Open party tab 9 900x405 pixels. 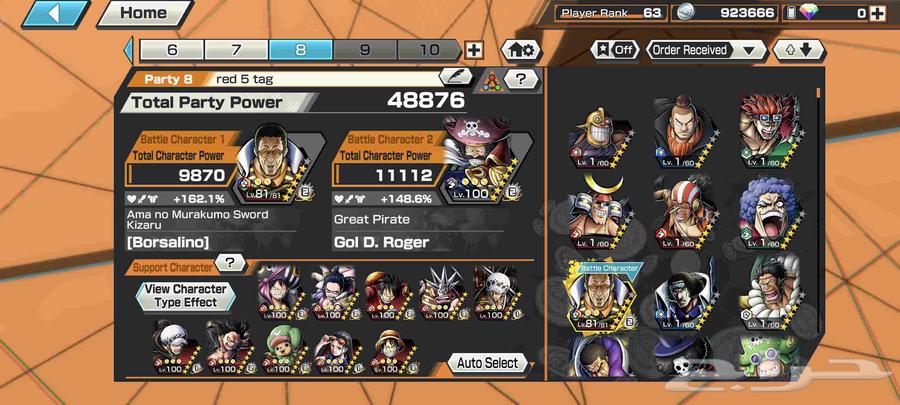(x=364, y=50)
